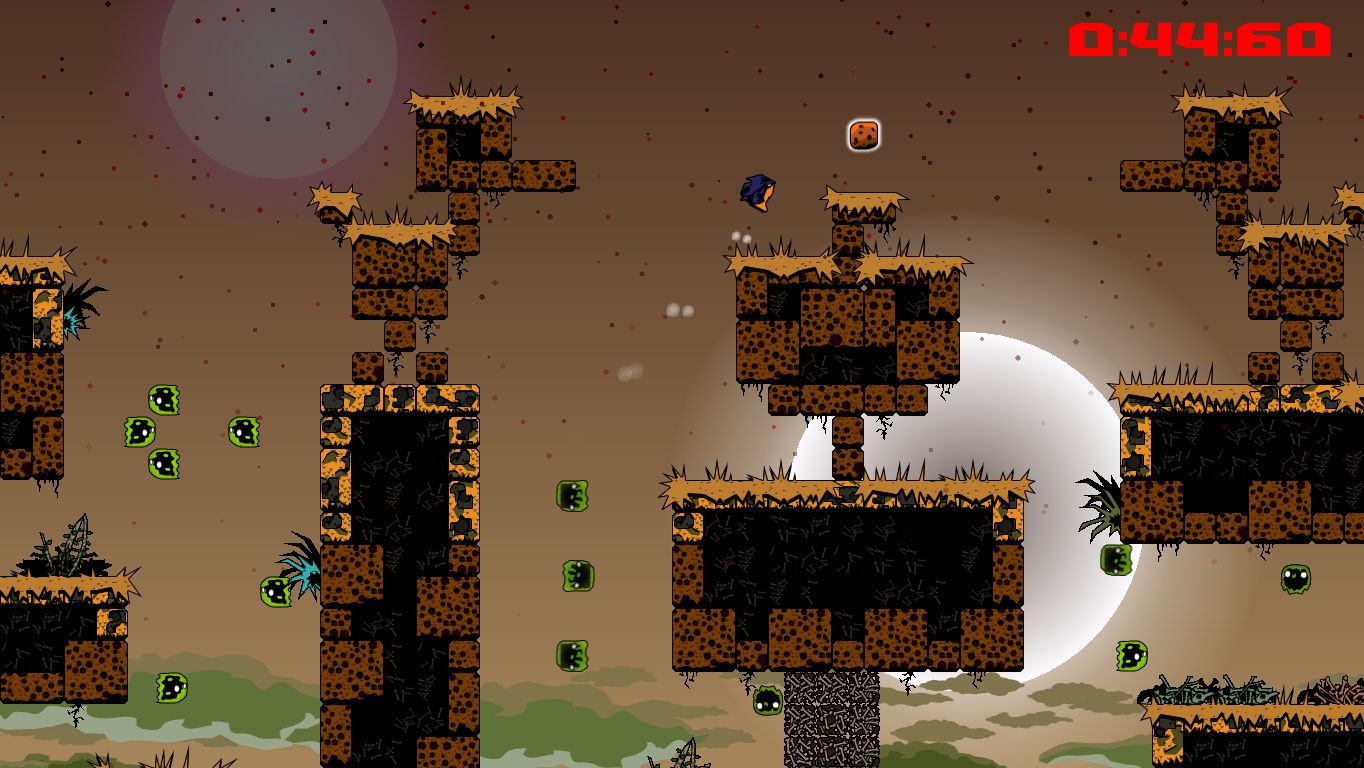Click the topmost green skull blob on the left

tap(163, 398)
